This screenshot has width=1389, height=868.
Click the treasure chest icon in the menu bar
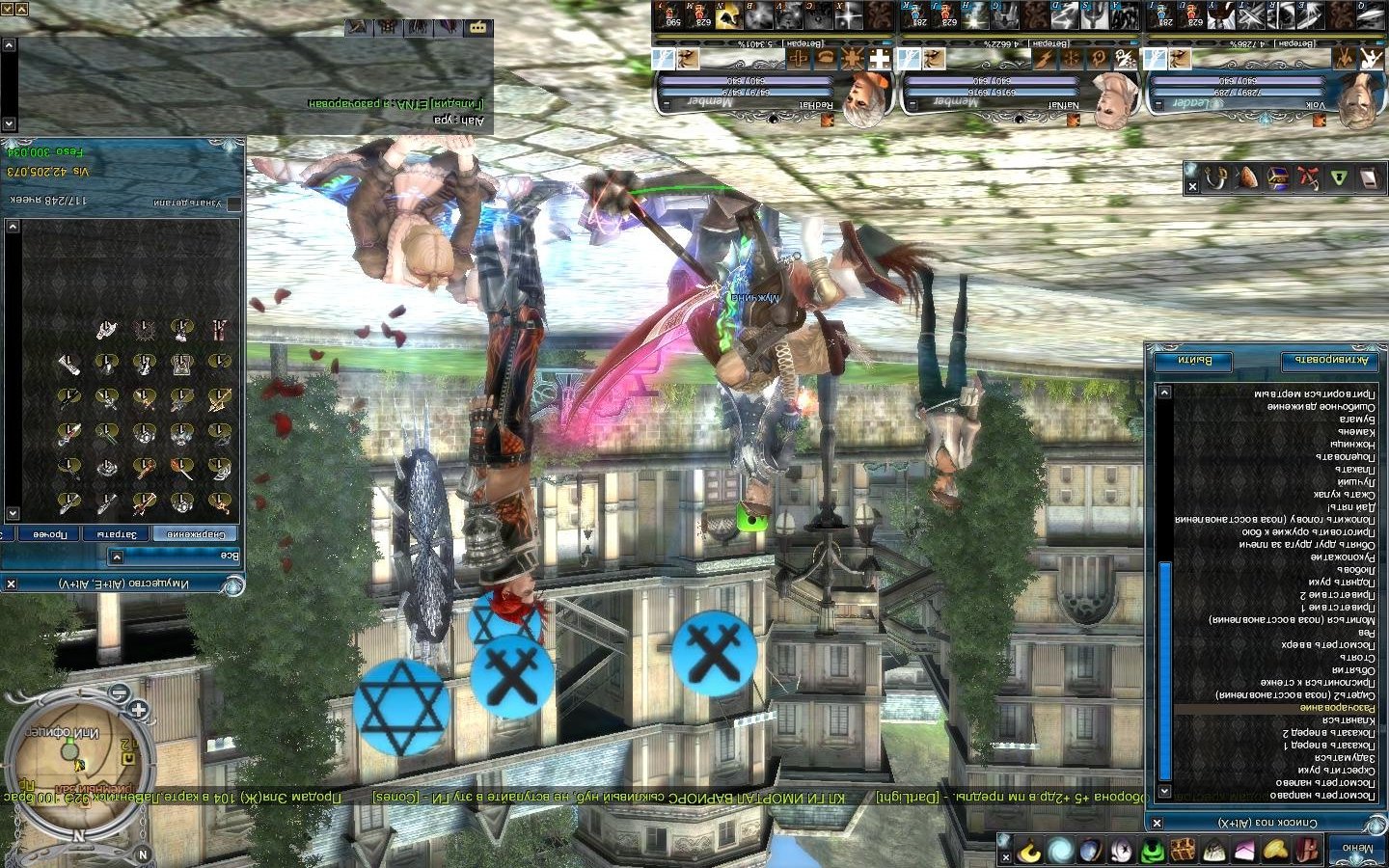click(1182, 851)
